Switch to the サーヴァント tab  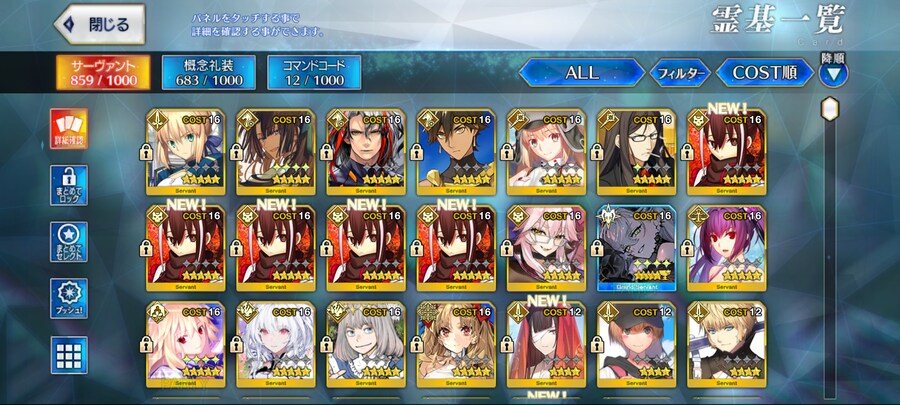point(104,72)
